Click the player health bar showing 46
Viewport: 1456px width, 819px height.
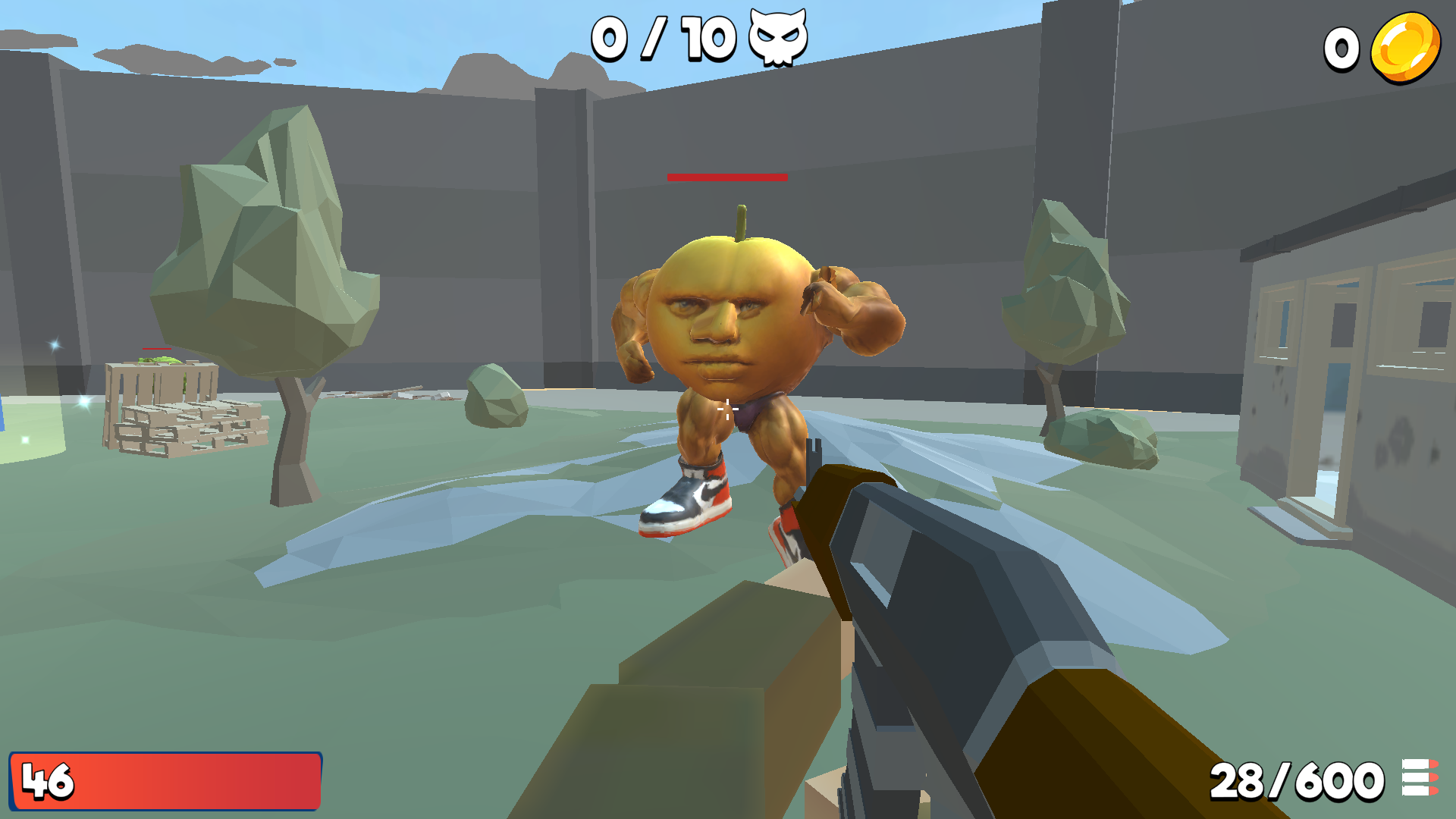[167, 780]
